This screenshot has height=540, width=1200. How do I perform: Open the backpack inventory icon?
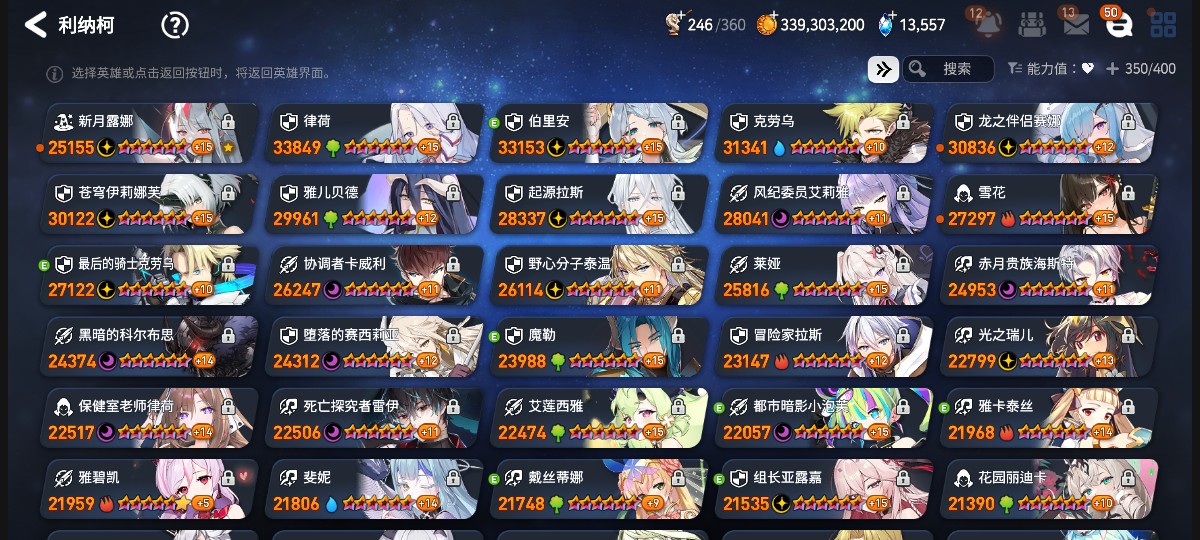point(1033,25)
